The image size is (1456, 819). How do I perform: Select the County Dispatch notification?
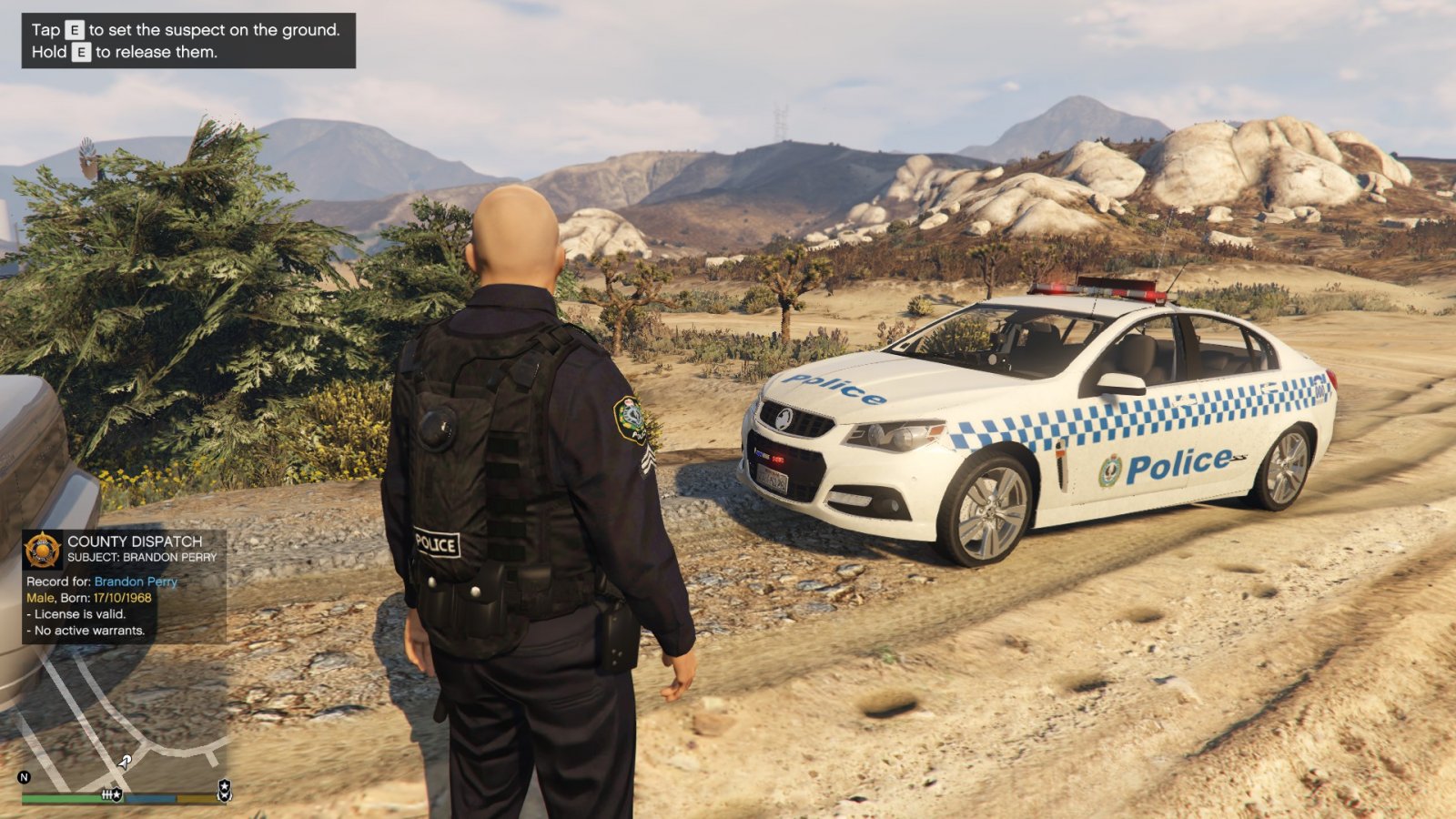tap(124, 588)
